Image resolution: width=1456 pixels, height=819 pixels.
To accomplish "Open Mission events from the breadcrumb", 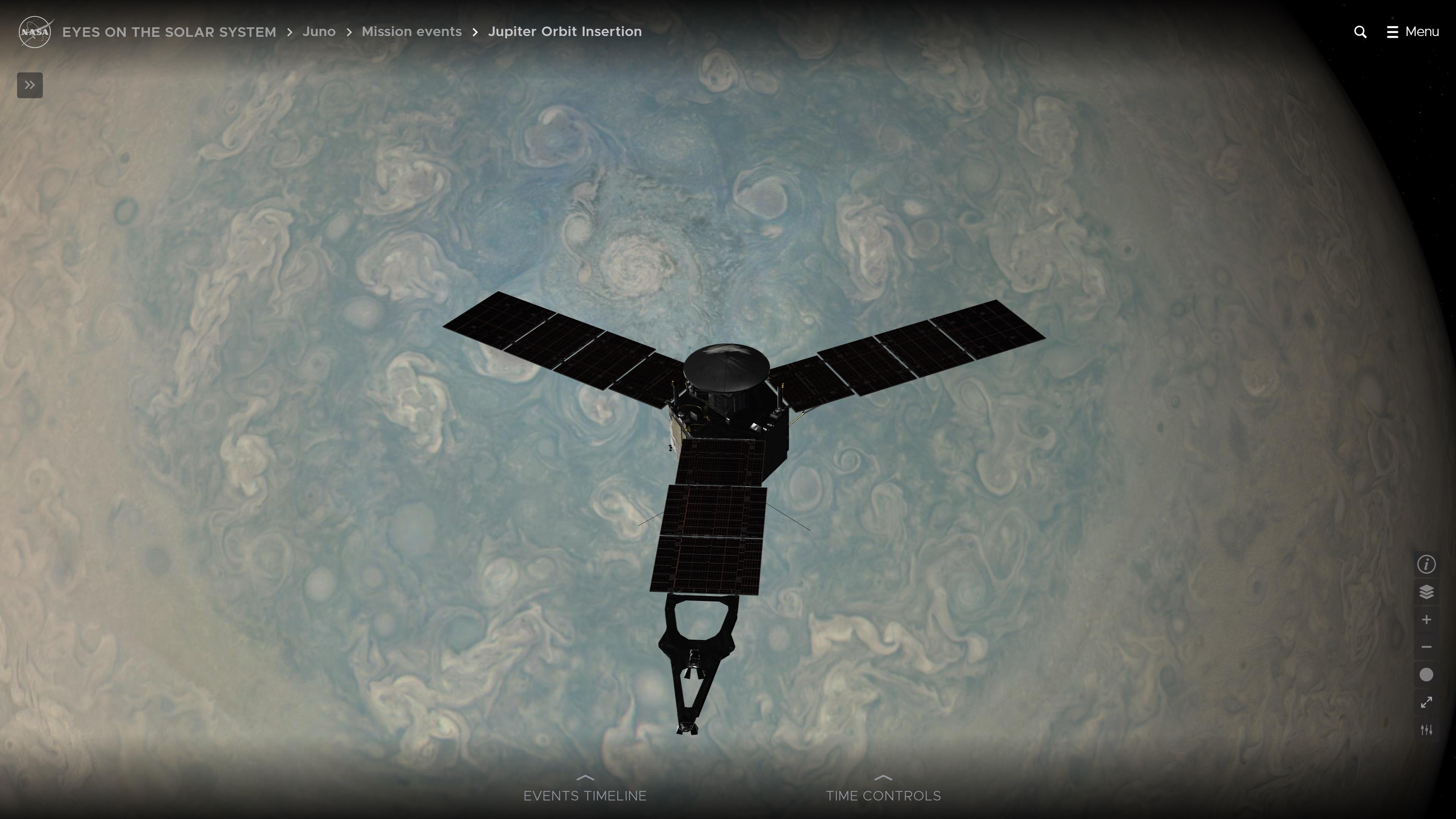I will [411, 31].
